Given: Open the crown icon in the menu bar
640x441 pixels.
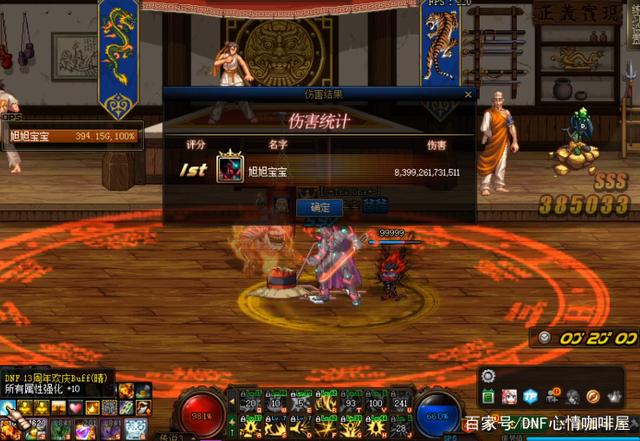Looking at the screenshot, I should point(613,396).
